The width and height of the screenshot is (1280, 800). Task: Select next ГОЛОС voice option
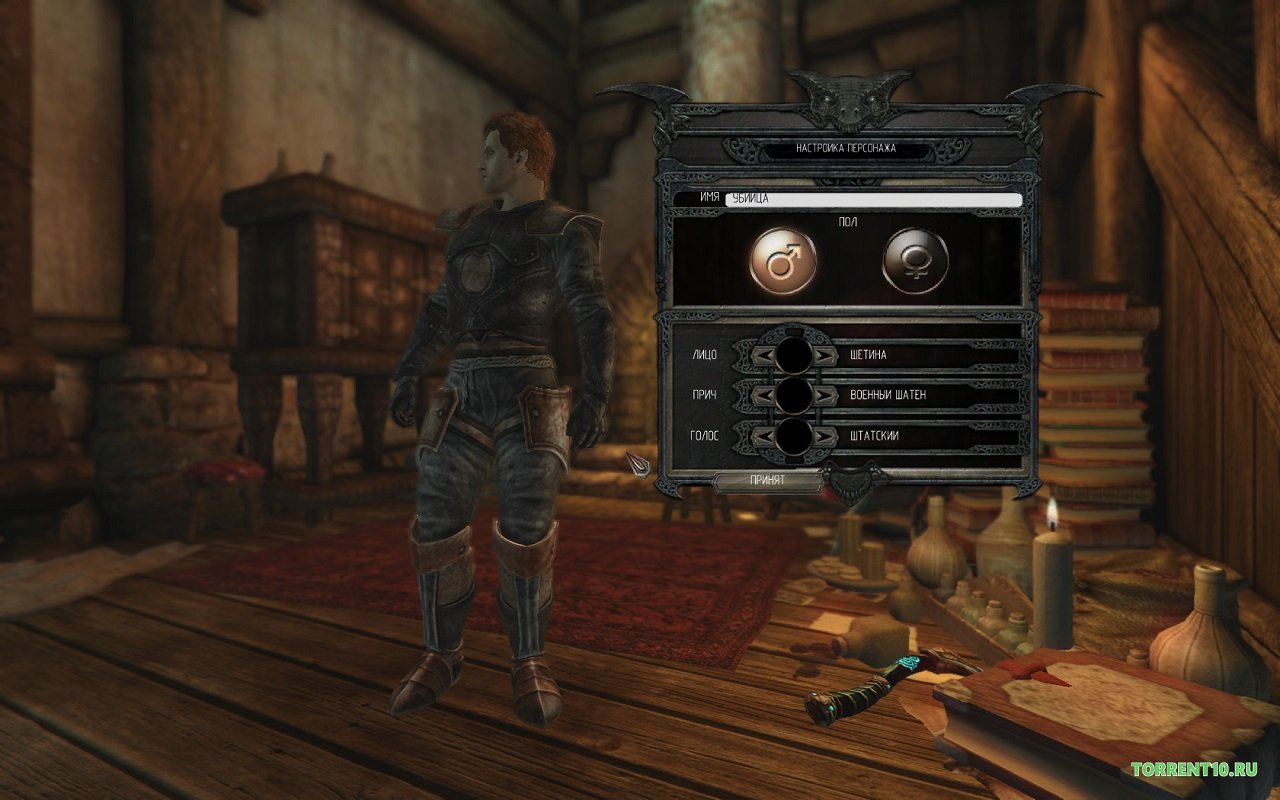pos(824,437)
